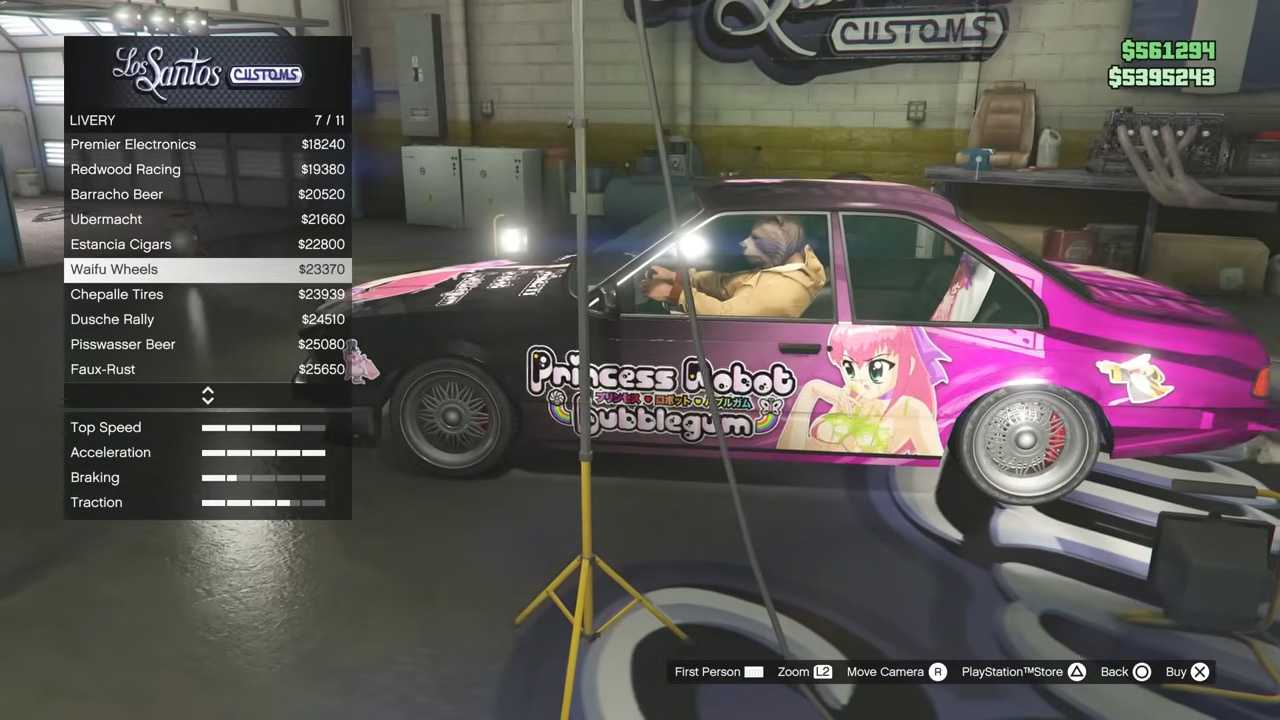Screen dimensions: 1280x720
Task: Select the Pisswasser Beer livery
Action: pos(207,345)
